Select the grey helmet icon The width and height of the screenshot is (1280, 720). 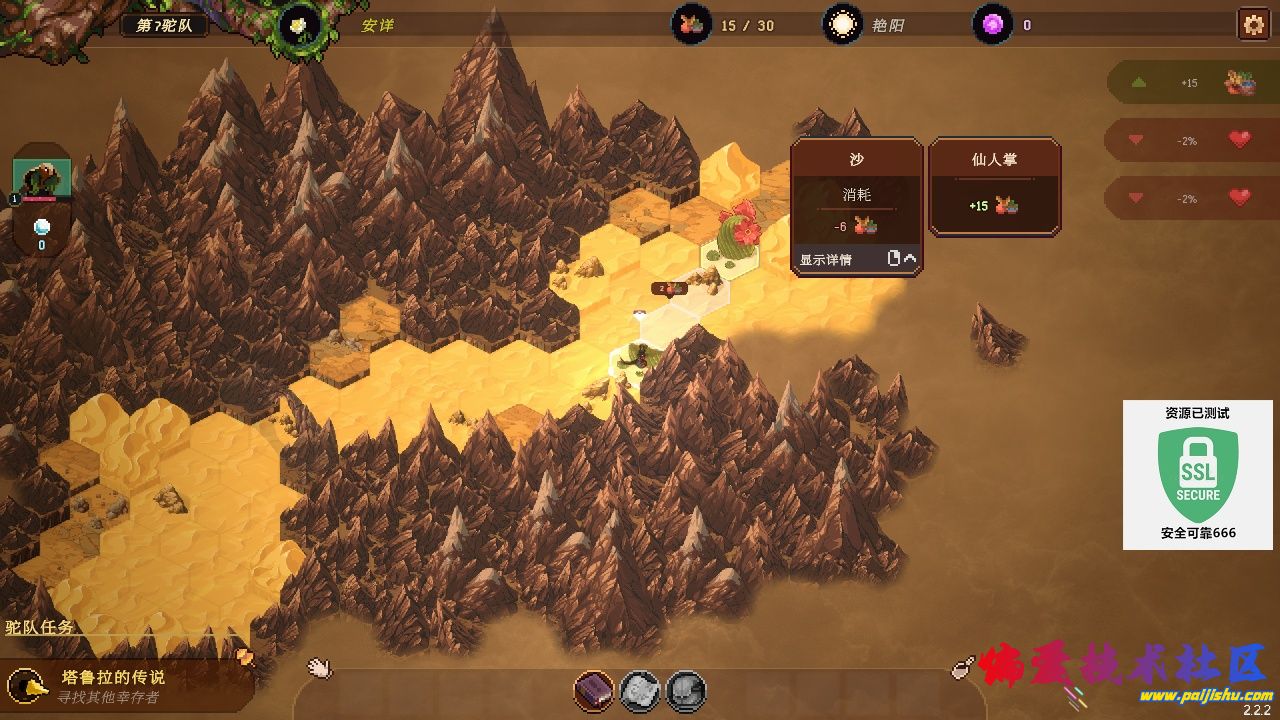[686, 690]
